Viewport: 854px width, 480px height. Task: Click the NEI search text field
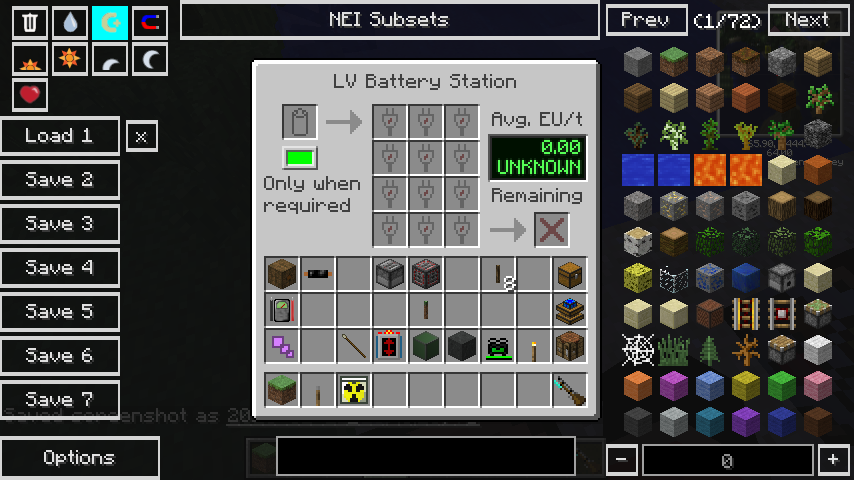tap(425, 456)
